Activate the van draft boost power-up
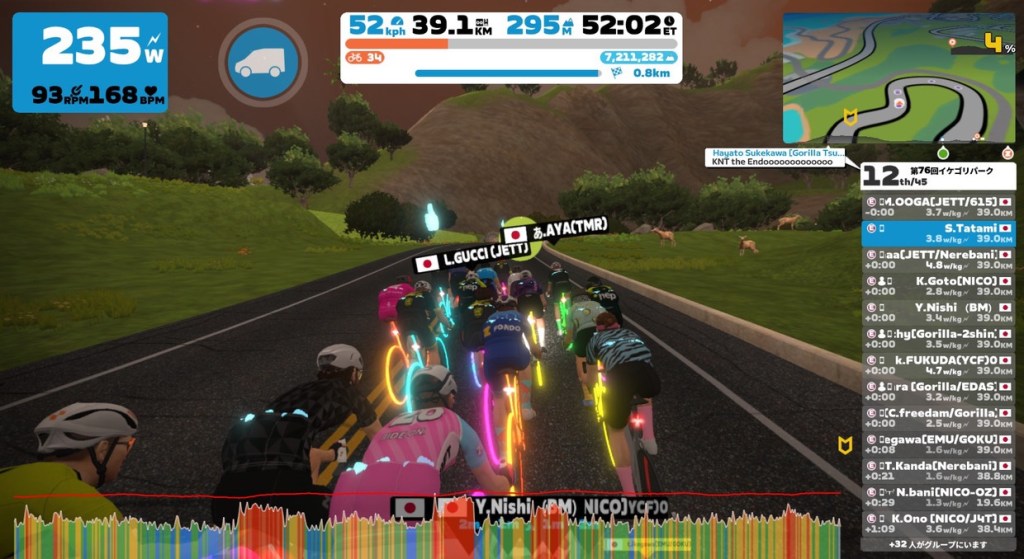 tap(262, 60)
